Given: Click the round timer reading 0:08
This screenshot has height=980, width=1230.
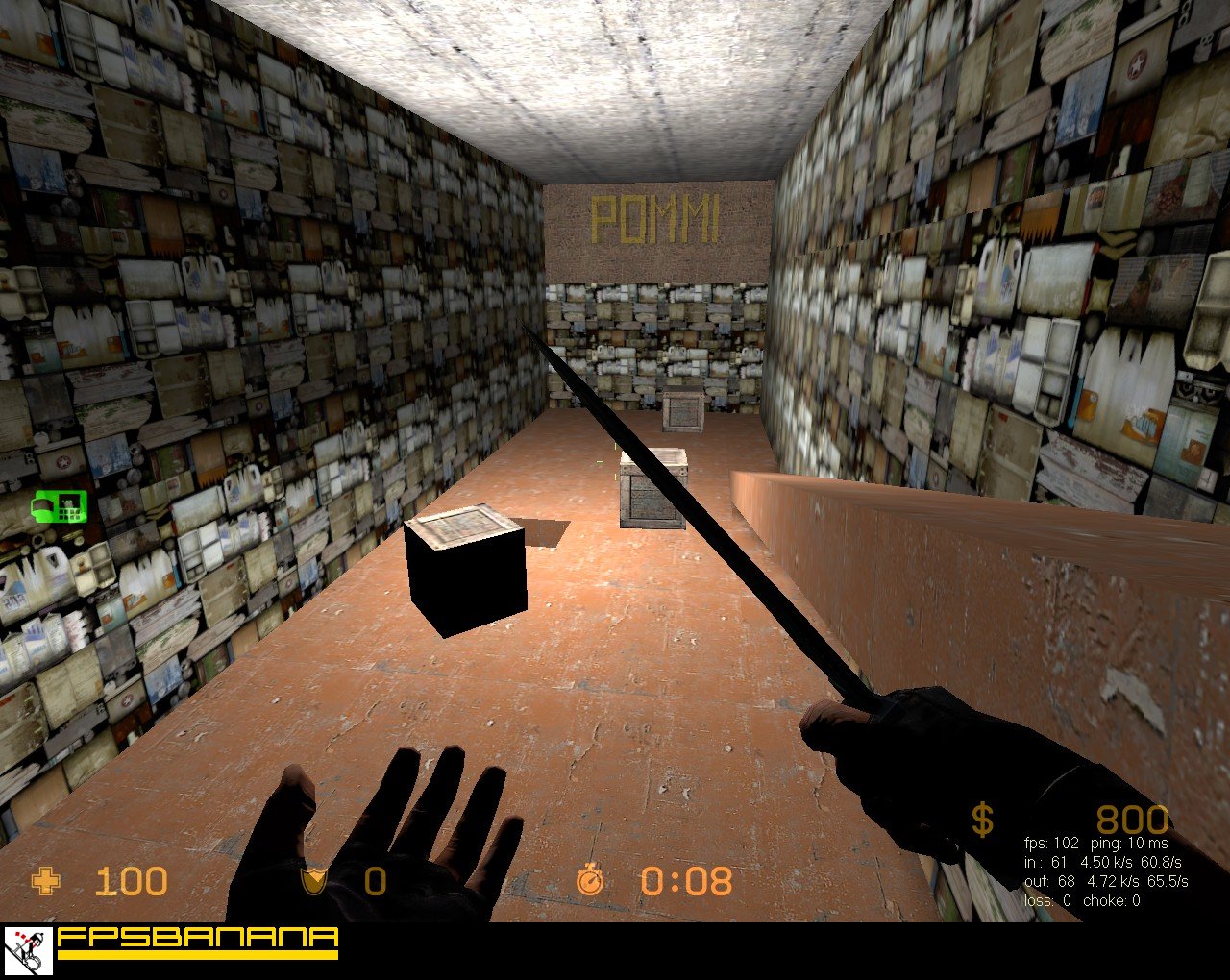Looking at the screenshot, I should 685,880.
